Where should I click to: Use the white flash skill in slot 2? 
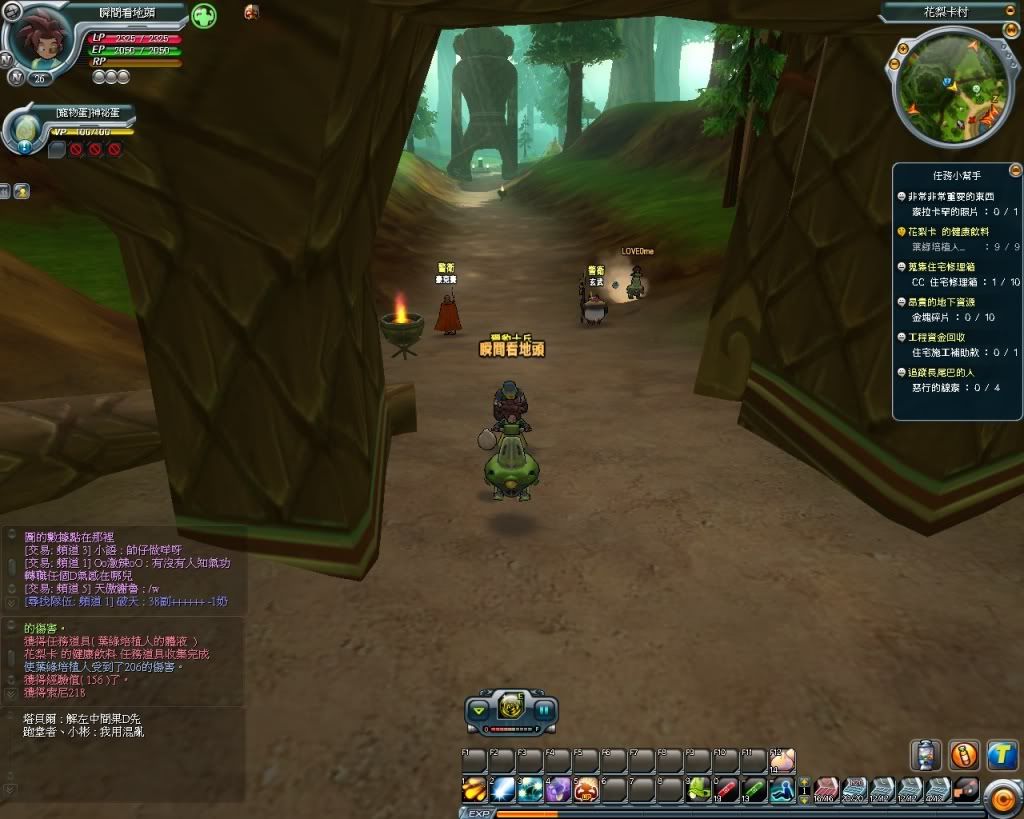502,789
